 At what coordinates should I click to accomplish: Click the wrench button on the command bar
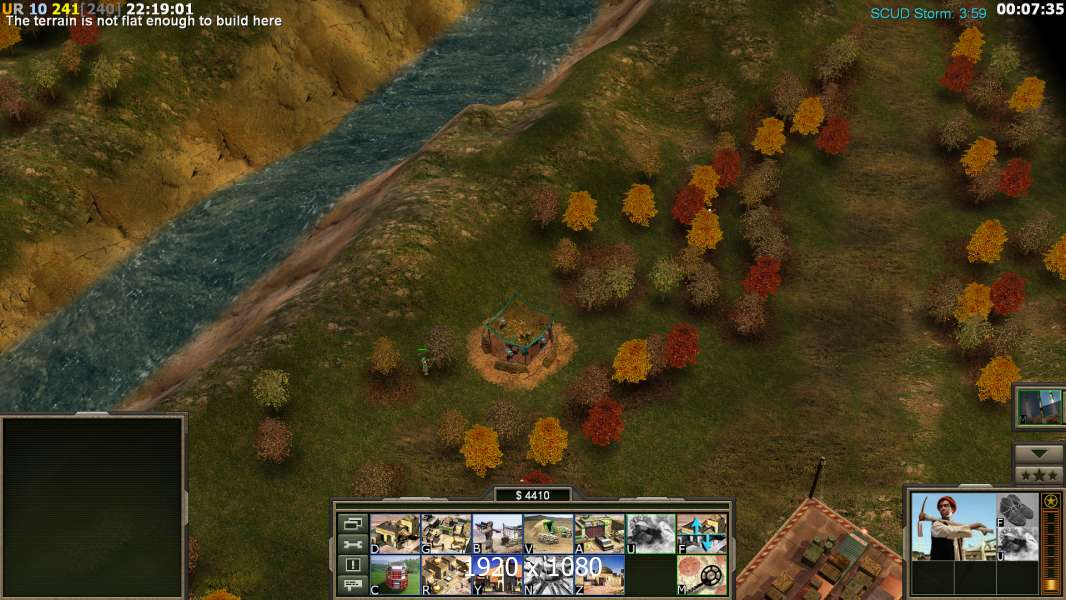tap(352, 544)
